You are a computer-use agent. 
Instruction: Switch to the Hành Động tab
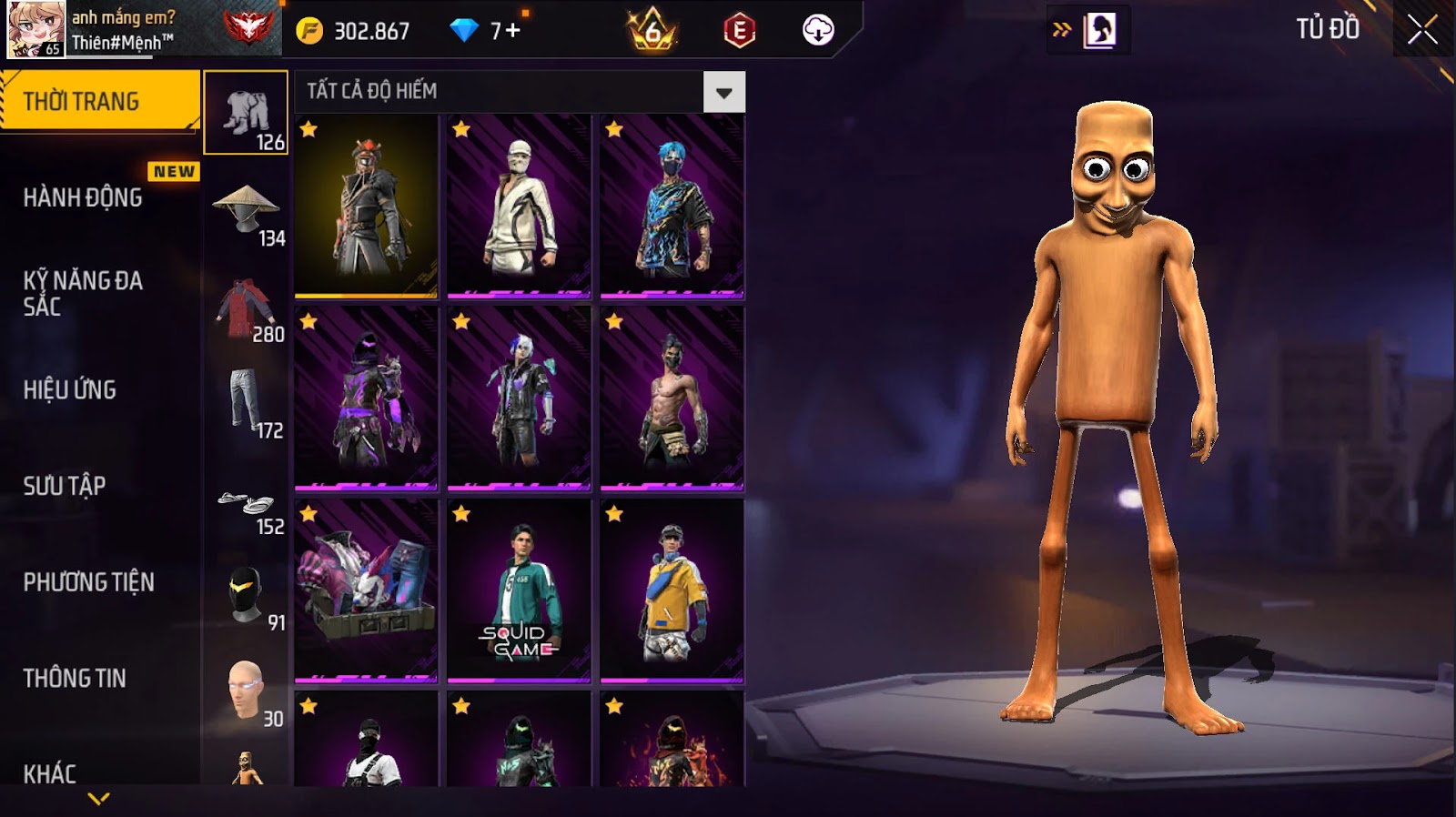[83, 197]
